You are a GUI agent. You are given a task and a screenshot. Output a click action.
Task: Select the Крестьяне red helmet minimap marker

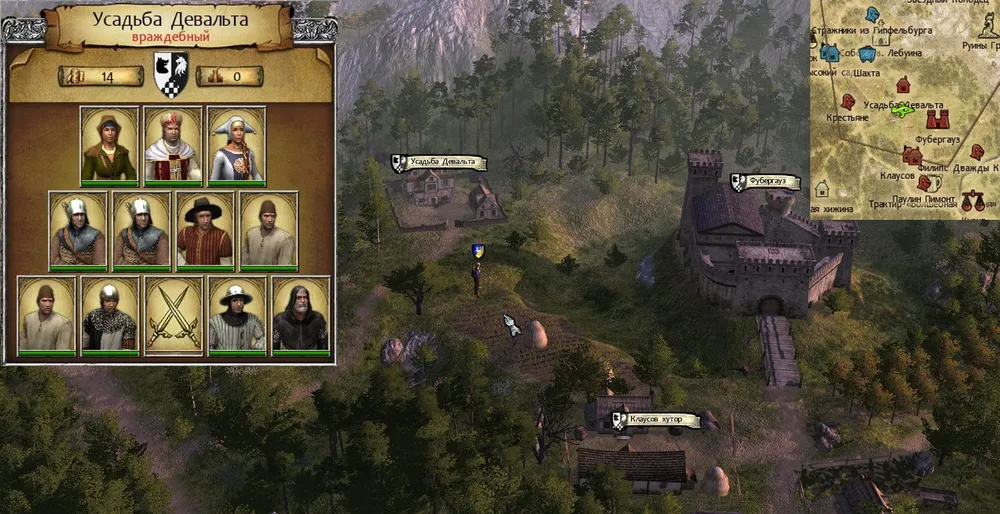(848, 101)
